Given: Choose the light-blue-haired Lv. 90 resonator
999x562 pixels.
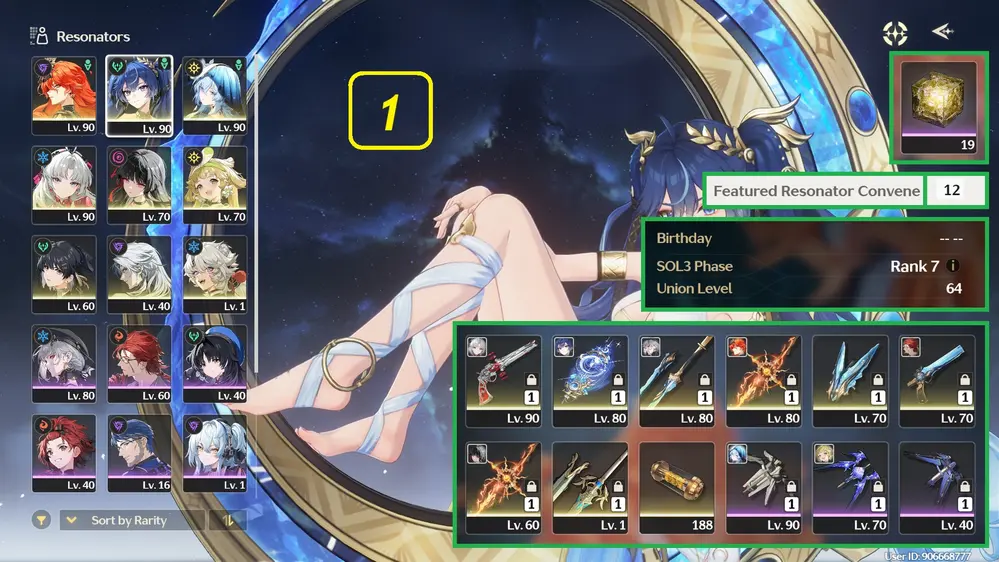Looking at the screenshot, I should pos(215,94).
